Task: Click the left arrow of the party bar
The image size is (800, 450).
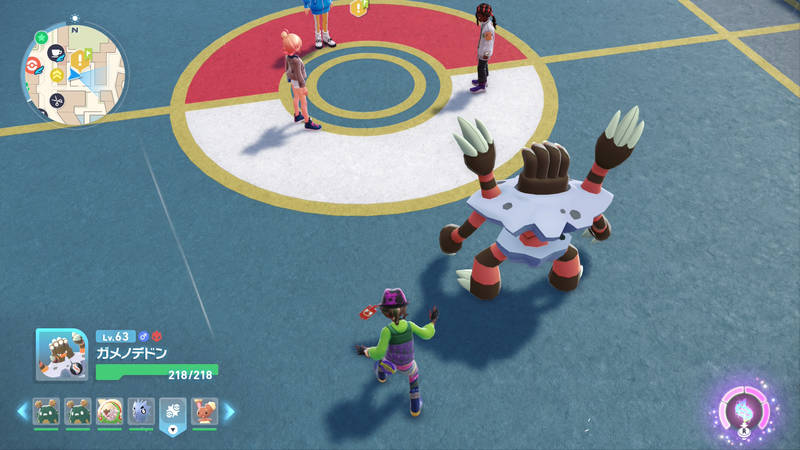Action: 20,410
